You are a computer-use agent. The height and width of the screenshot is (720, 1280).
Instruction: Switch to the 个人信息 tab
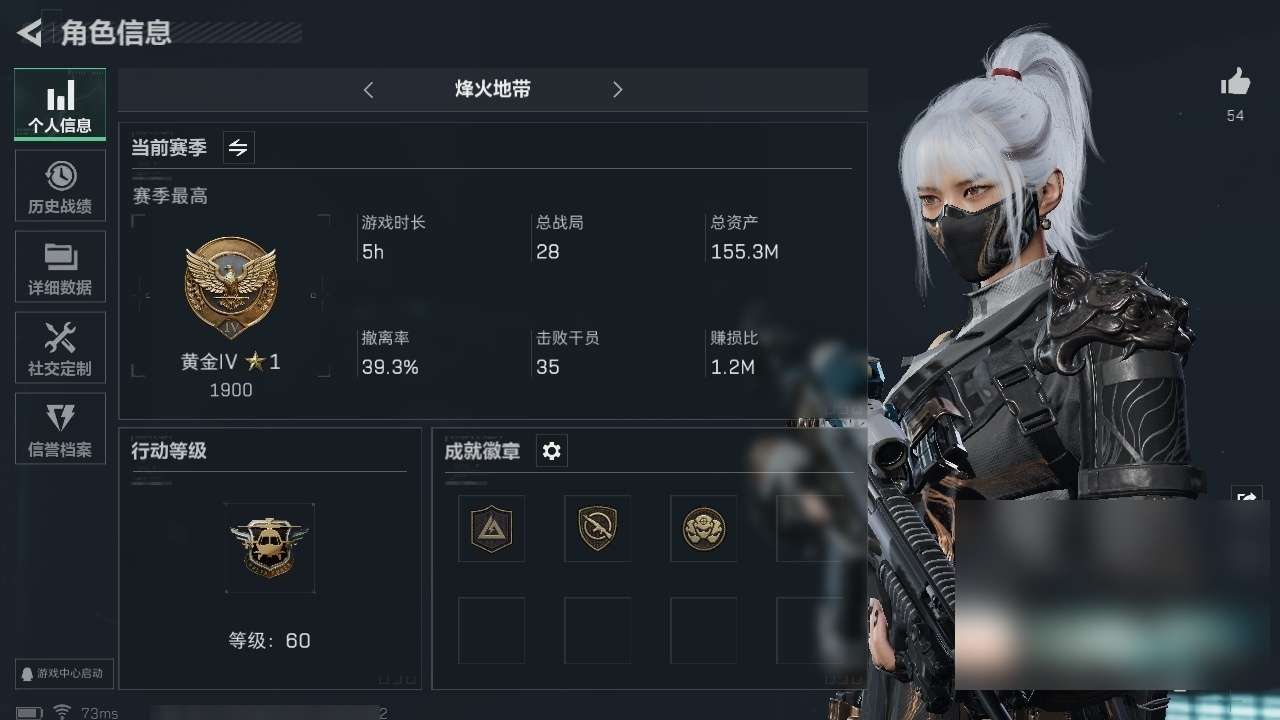tap(60, 104)
